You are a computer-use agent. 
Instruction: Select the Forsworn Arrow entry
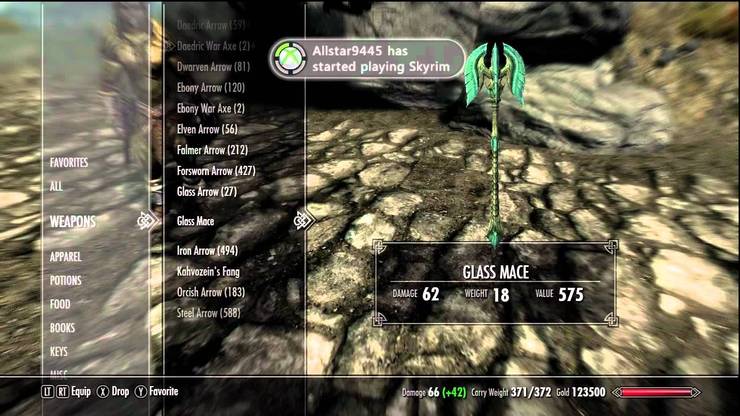click(216, 170)
